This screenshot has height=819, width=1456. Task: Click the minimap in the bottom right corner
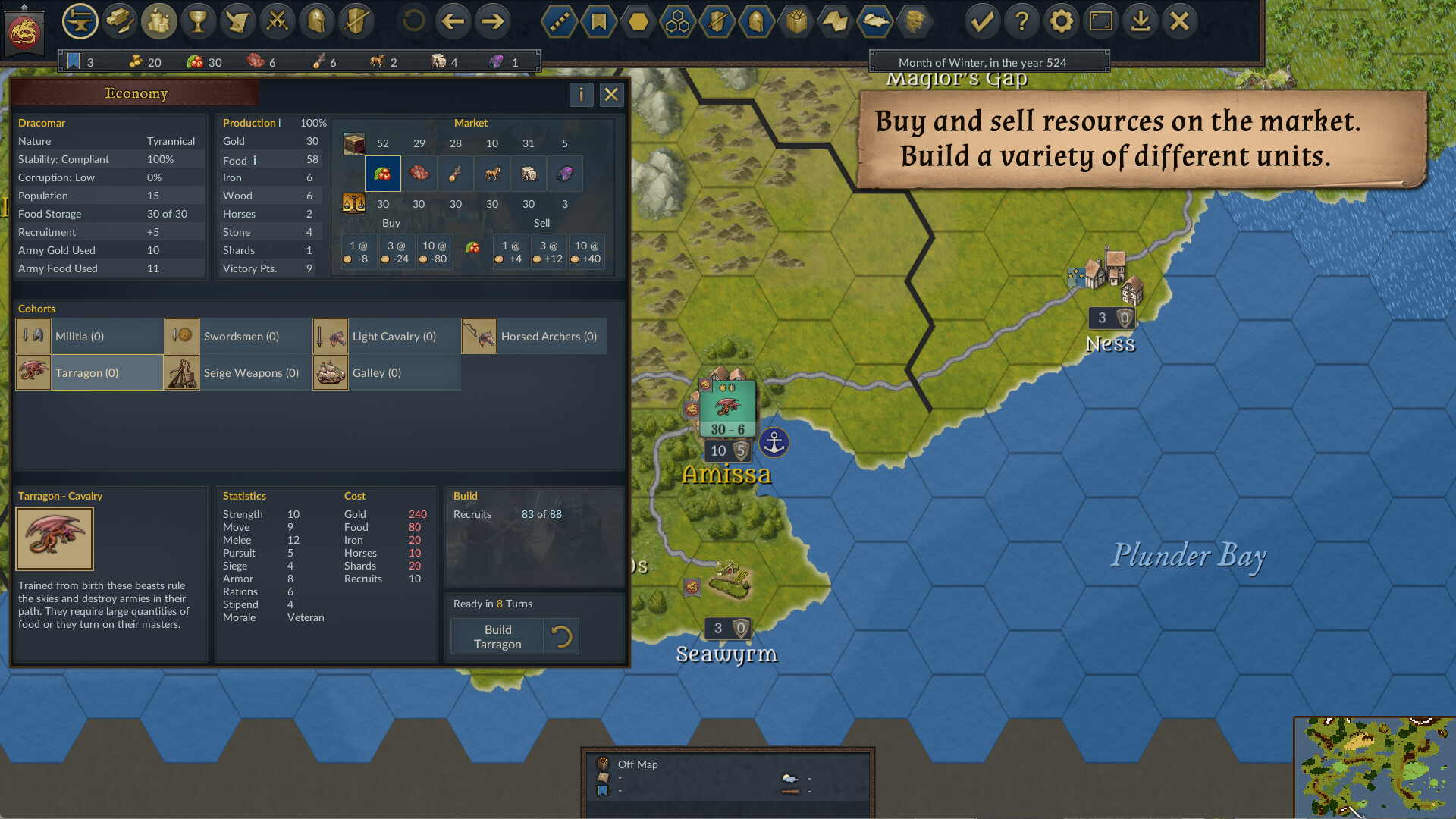click(1375, 768)
